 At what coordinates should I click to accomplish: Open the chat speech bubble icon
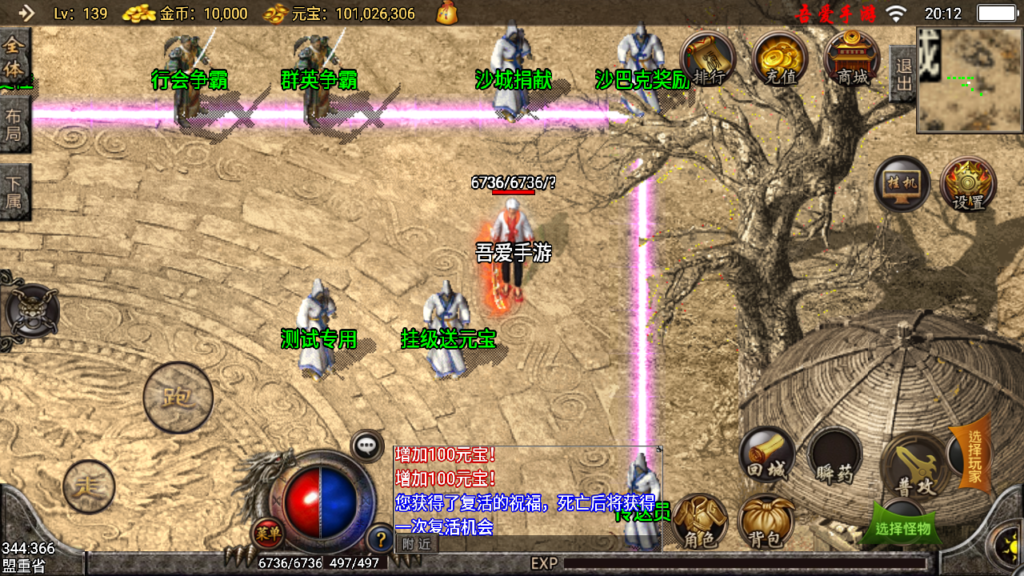point(368,445)
